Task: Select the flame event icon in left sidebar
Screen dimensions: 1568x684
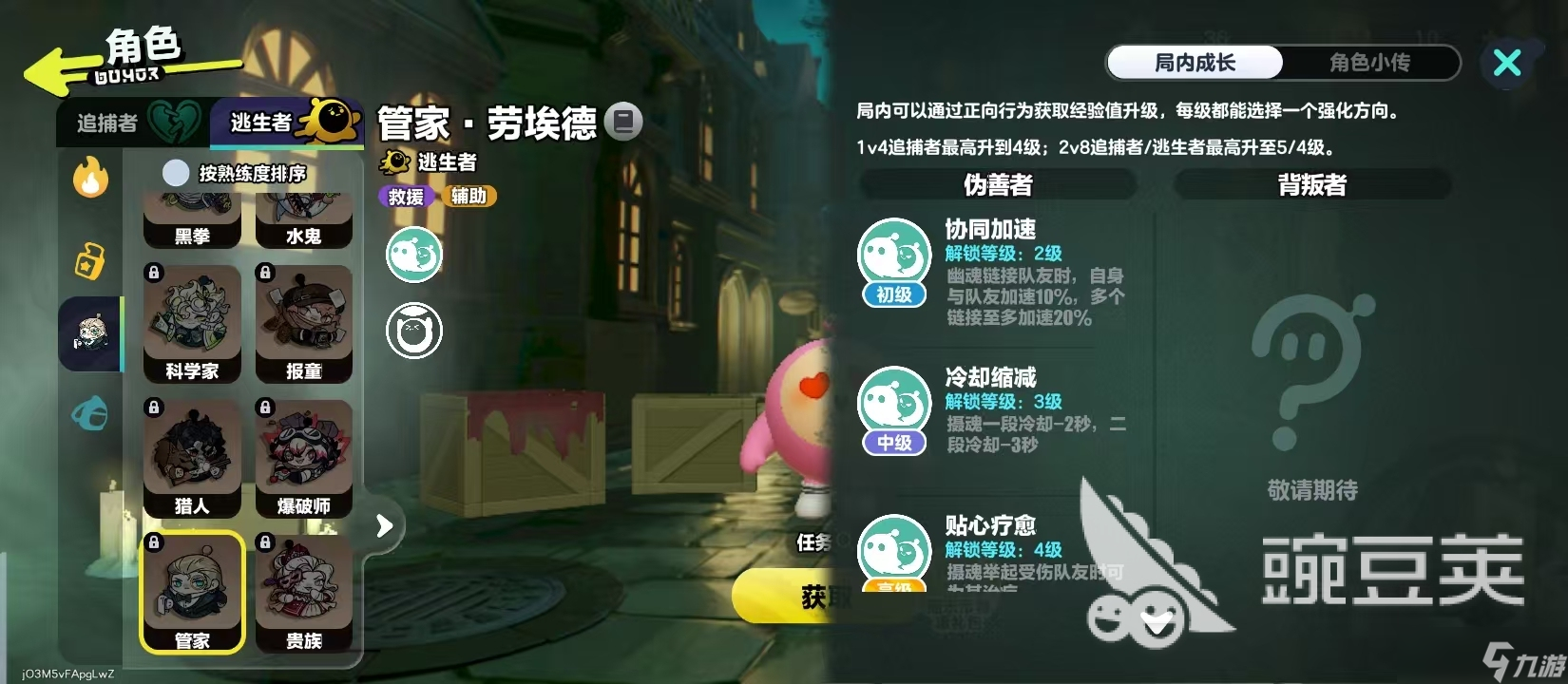Action: point(90,179)
